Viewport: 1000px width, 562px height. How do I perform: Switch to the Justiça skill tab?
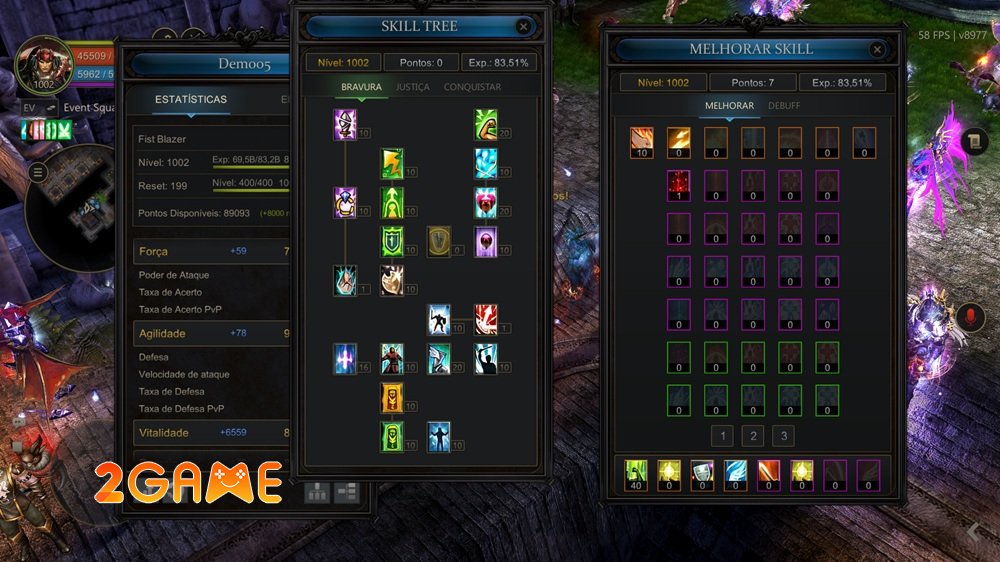(x=412, y=87)
